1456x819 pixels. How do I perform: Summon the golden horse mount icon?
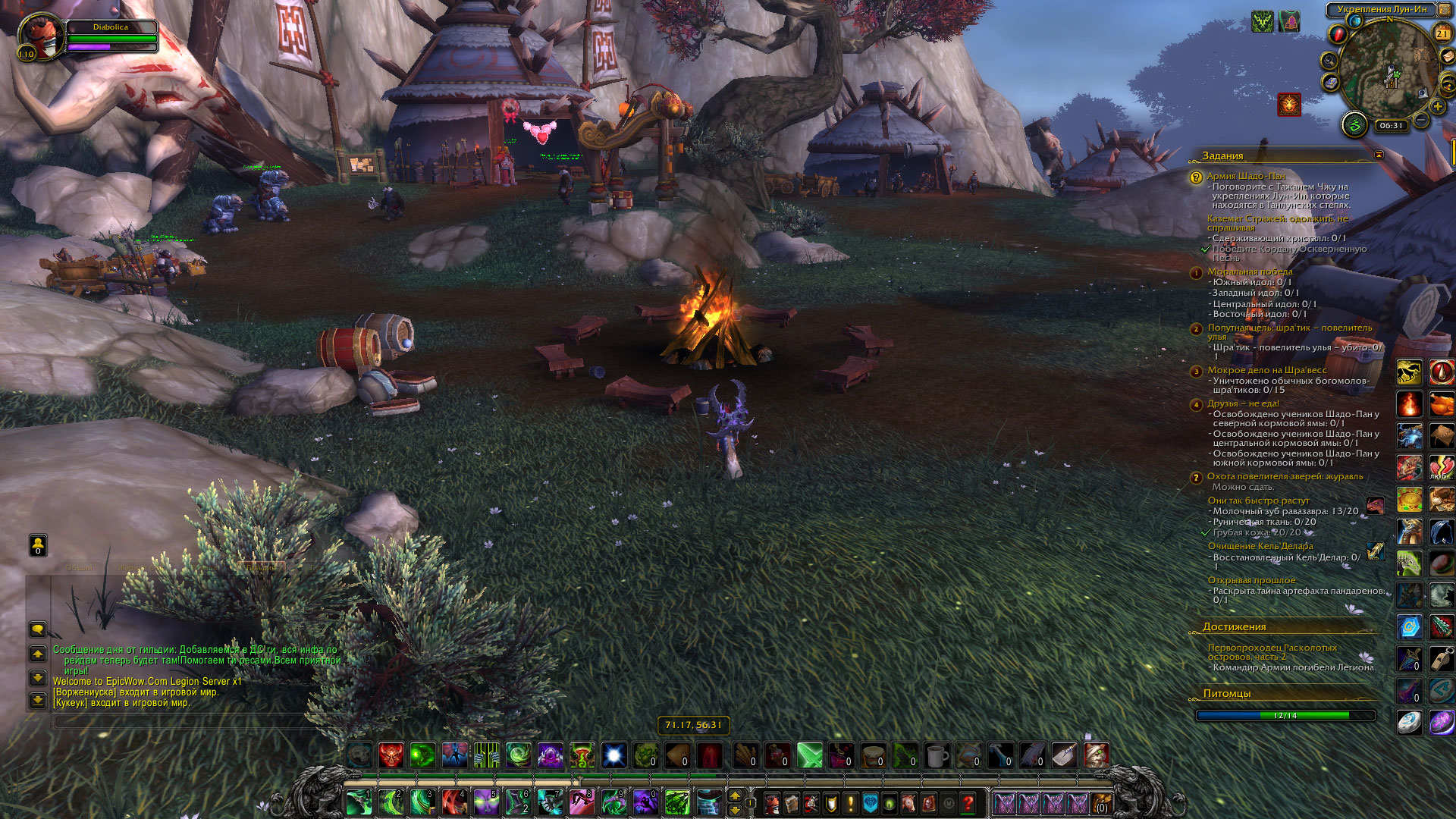[1409, 372]
